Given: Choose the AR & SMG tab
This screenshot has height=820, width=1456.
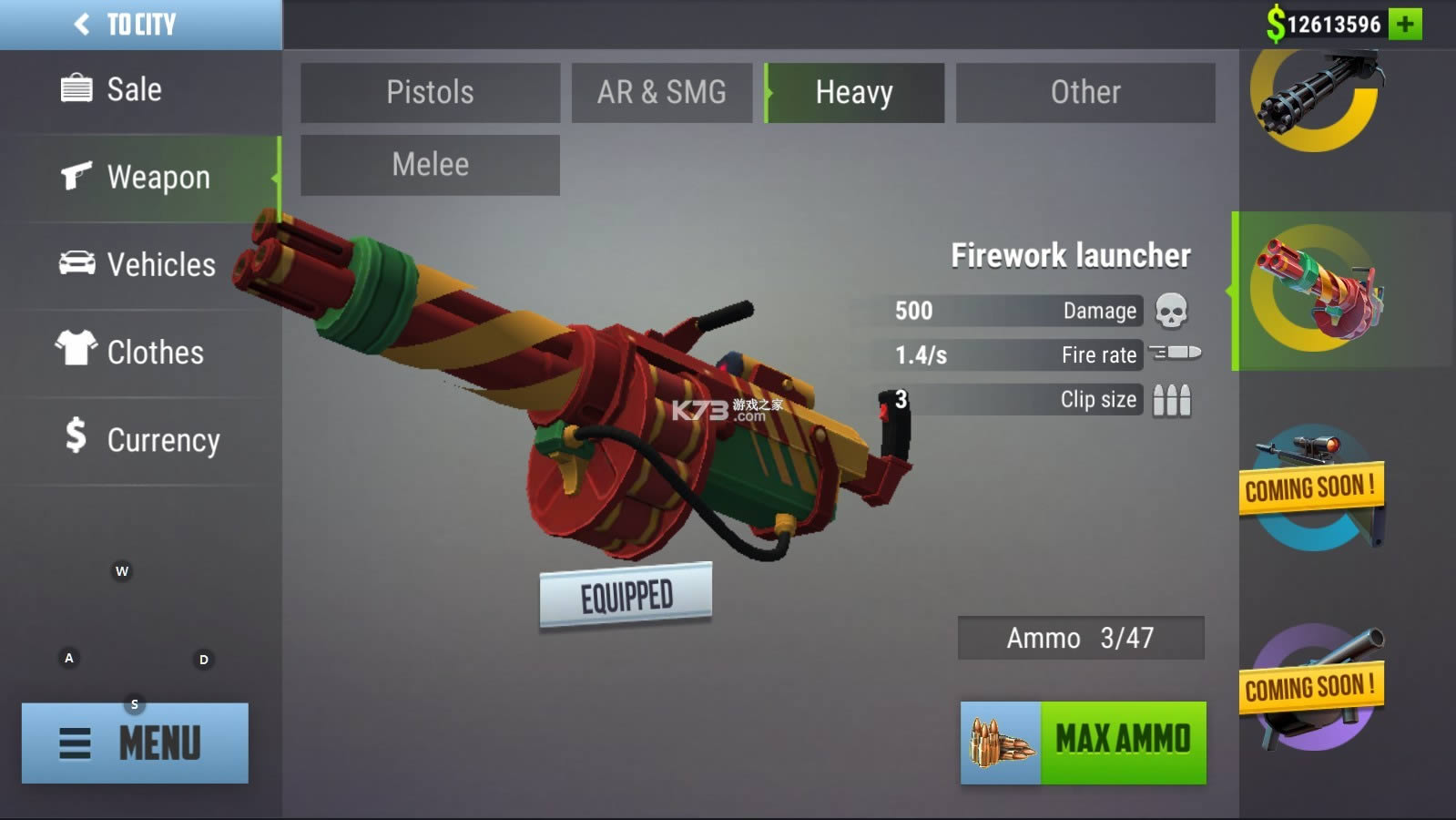Looking at the screenshot, I should [x=662, y=92].
